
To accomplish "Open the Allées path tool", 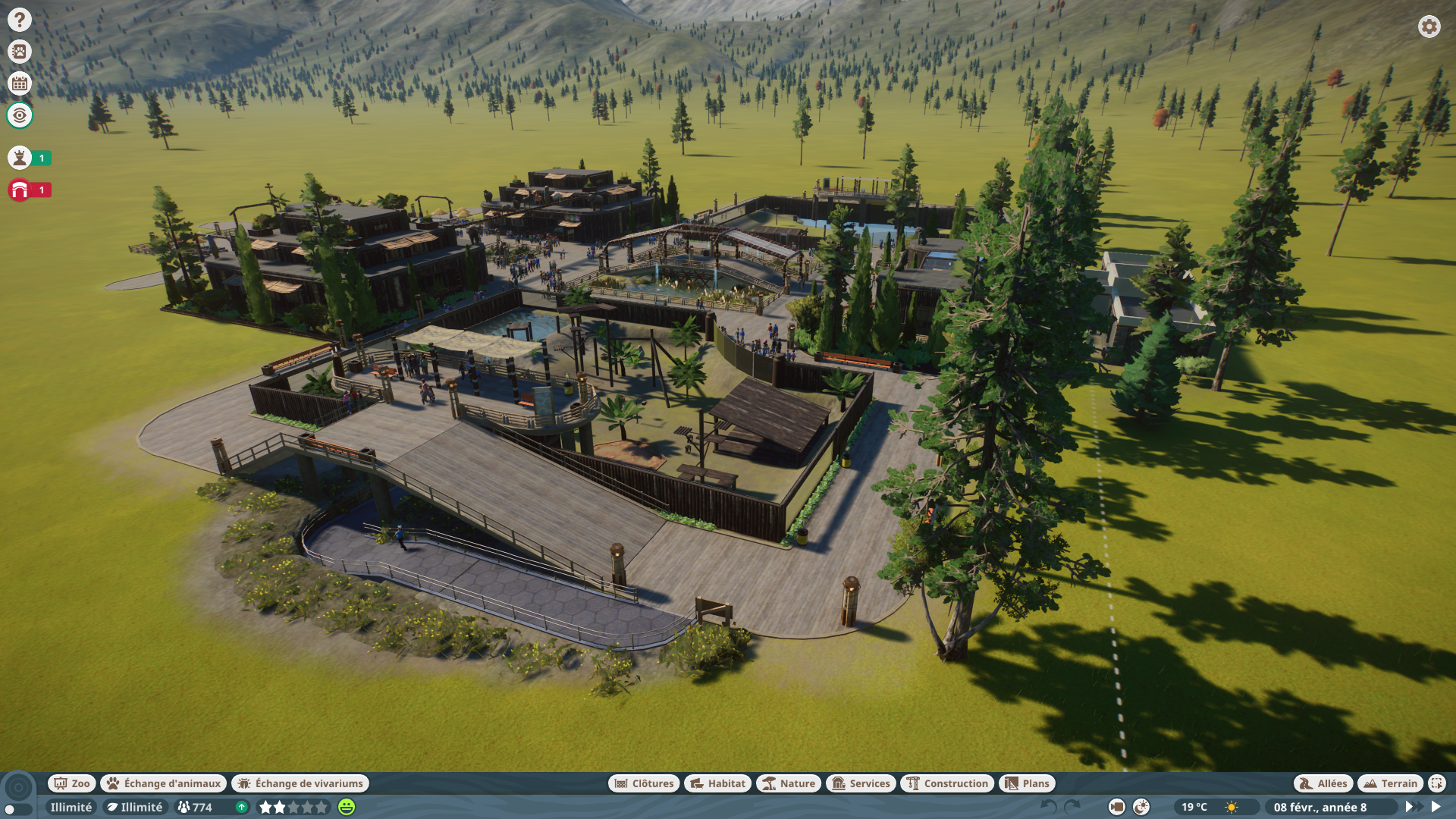I will (1323, 783).
